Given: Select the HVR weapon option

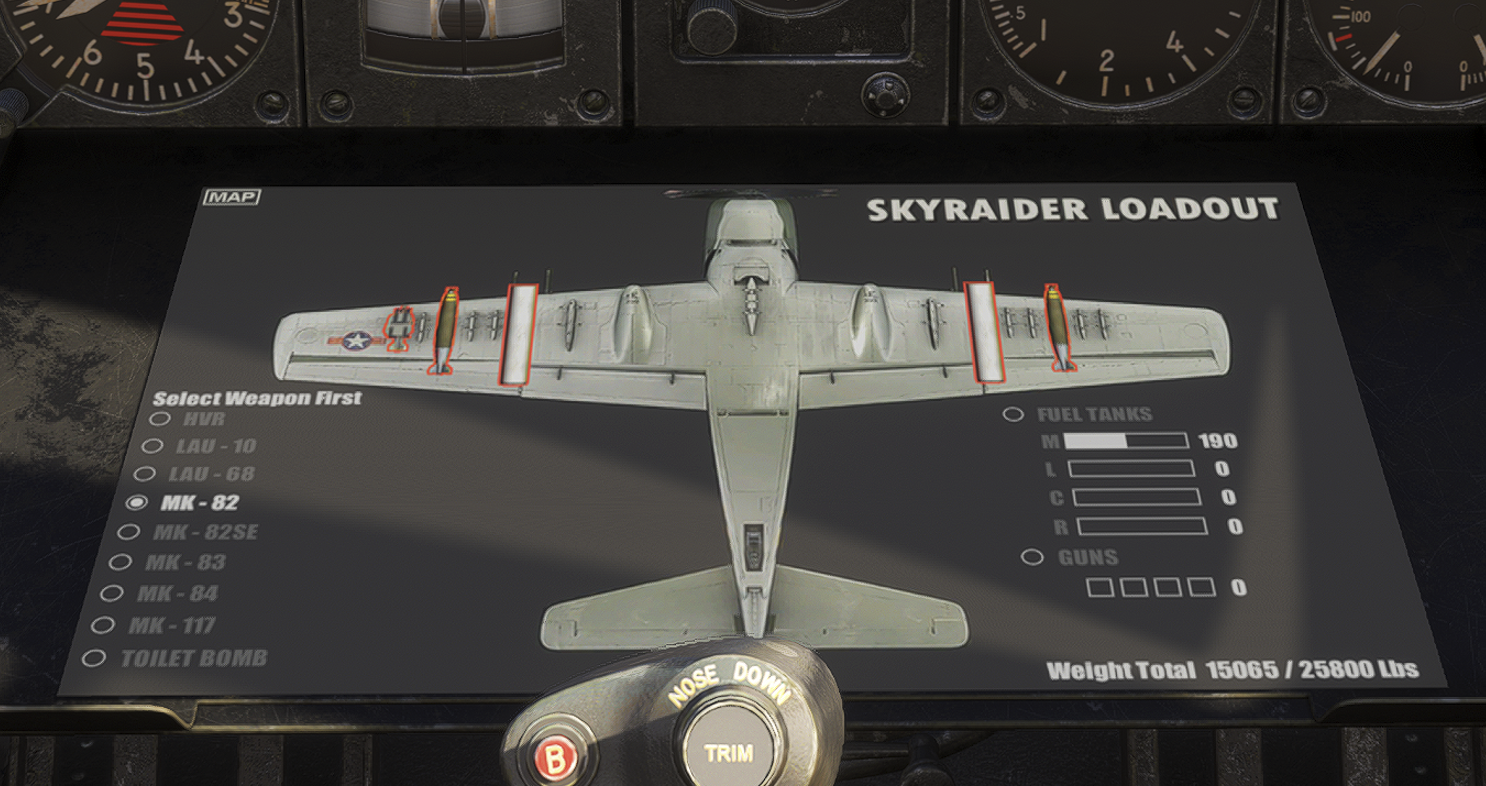Looking at the screenshot, I should click(160, 419).
